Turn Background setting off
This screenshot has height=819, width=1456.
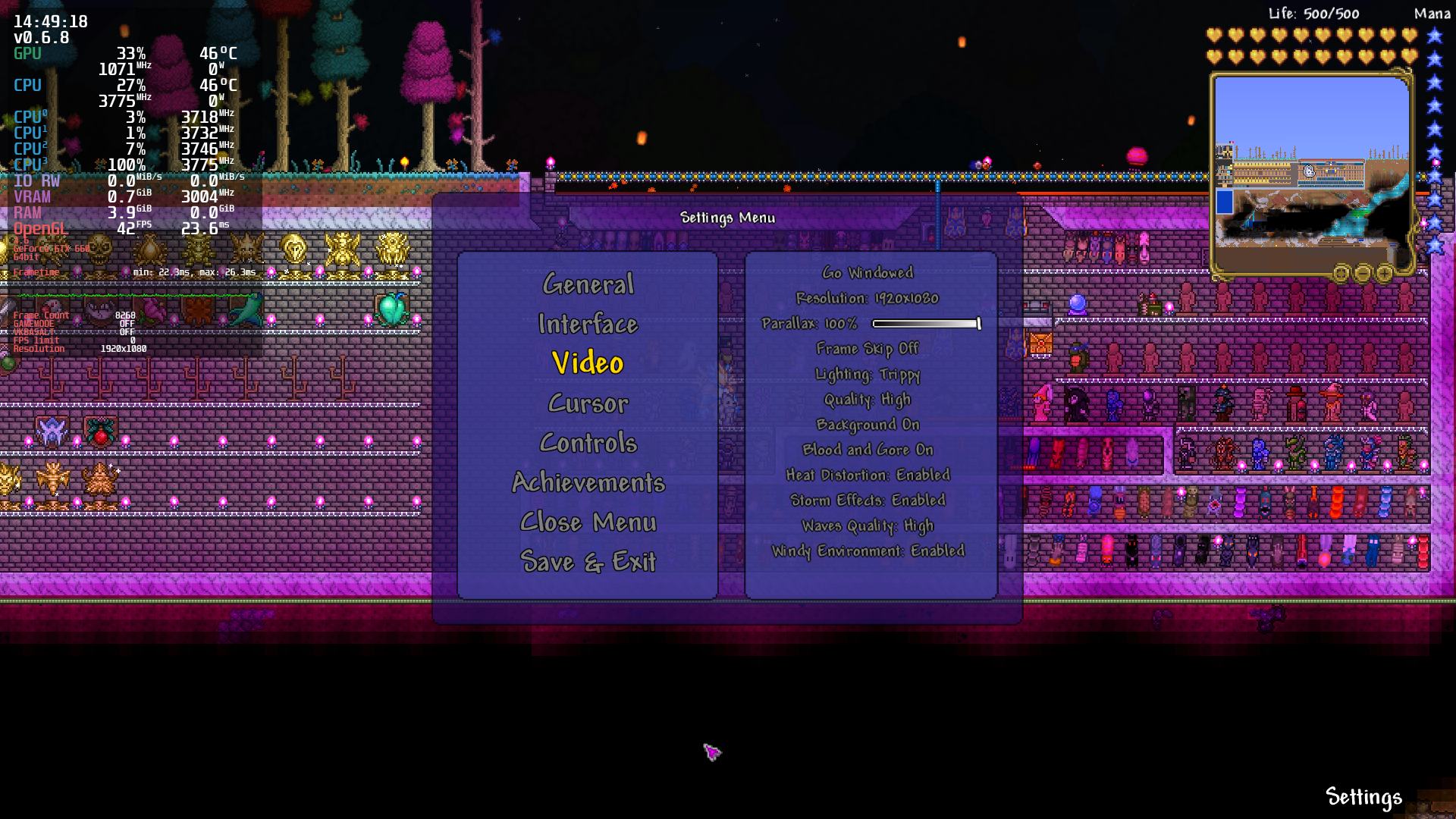868,425
